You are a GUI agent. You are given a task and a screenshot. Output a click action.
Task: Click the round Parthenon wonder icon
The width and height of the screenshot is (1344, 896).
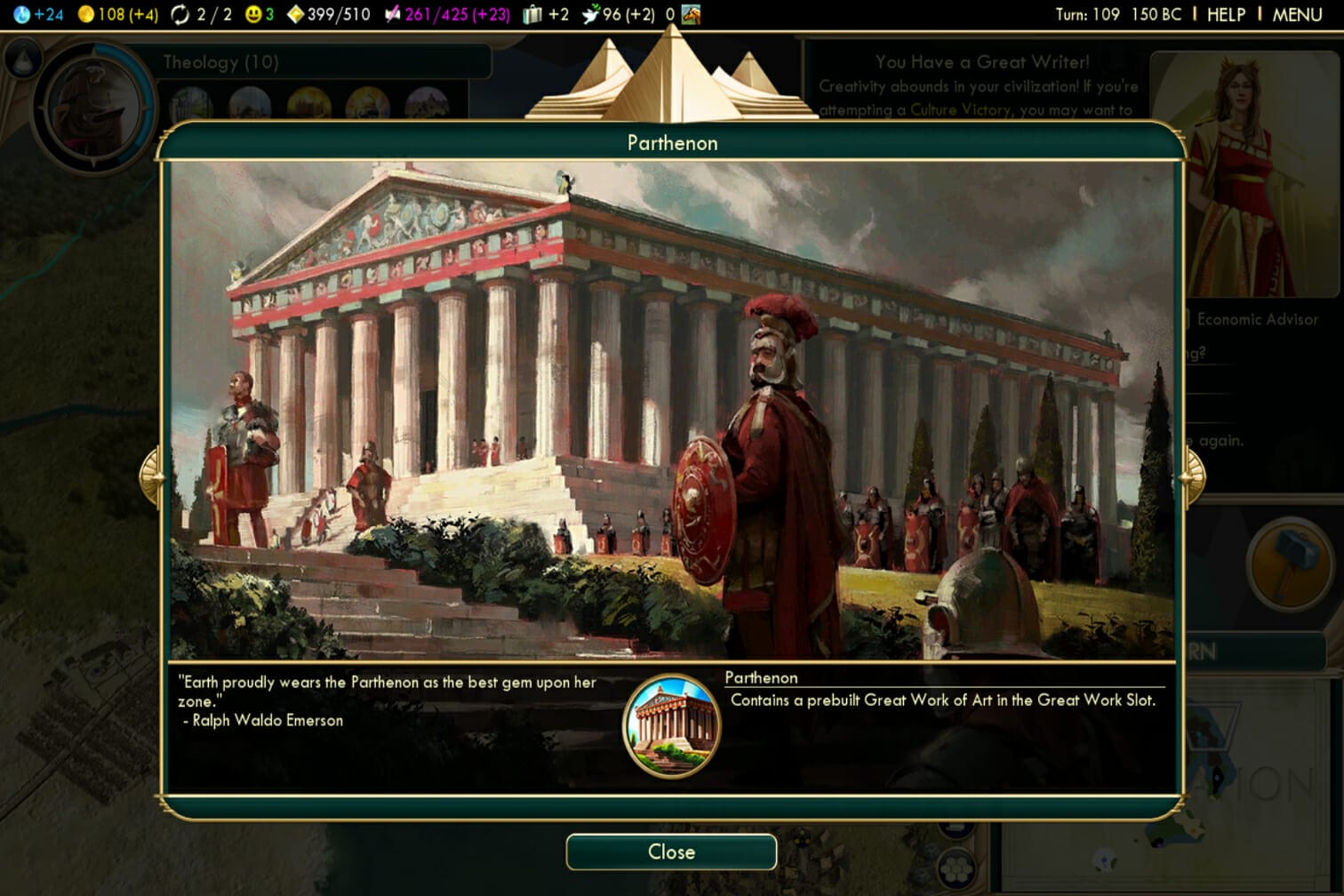pyautogui.click(x=671, y=725)
